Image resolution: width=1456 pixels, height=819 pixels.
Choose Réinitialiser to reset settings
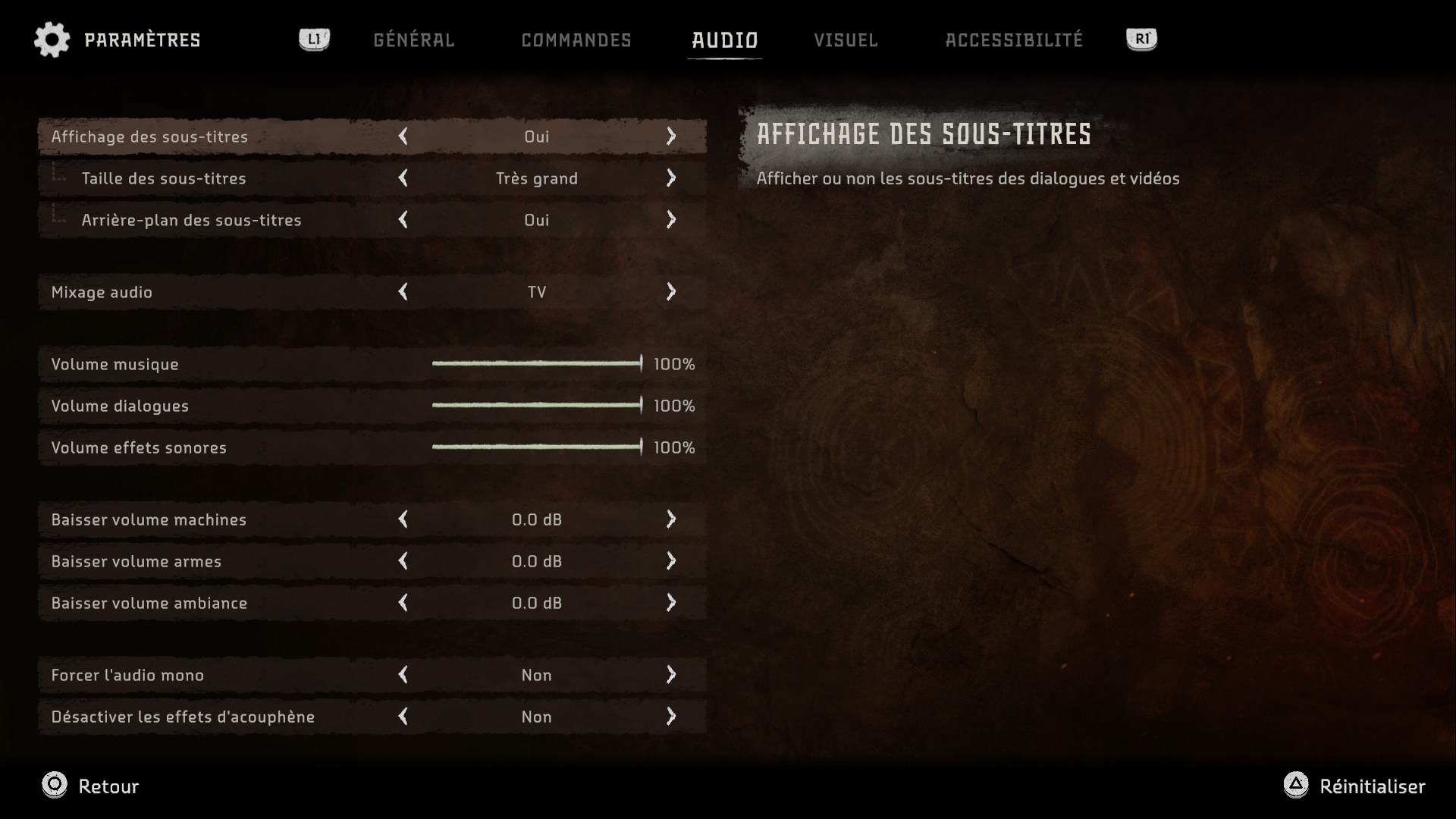(1355, 786)
